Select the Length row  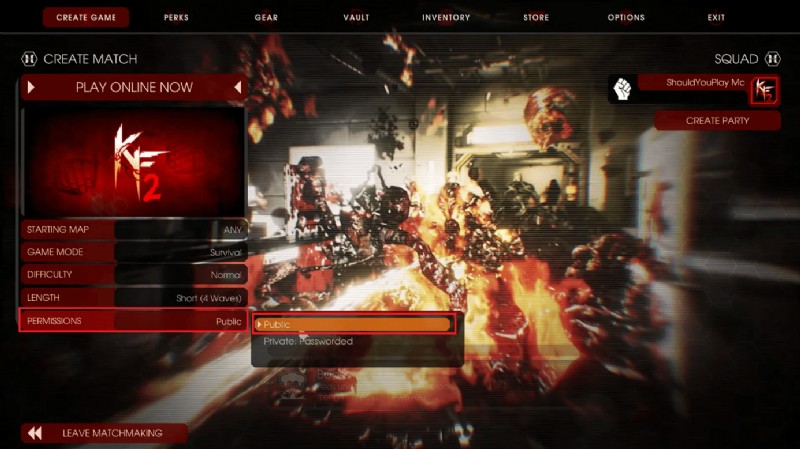click(134, 298)
